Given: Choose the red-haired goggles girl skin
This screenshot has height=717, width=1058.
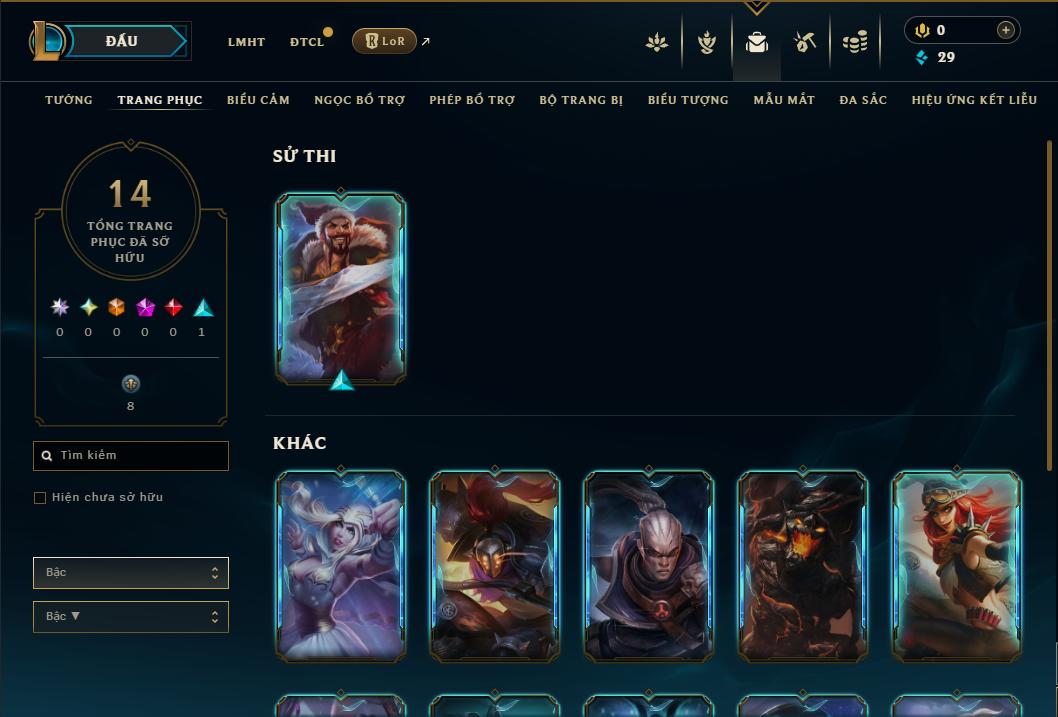Looking at the screenshot, I should 956,565.
